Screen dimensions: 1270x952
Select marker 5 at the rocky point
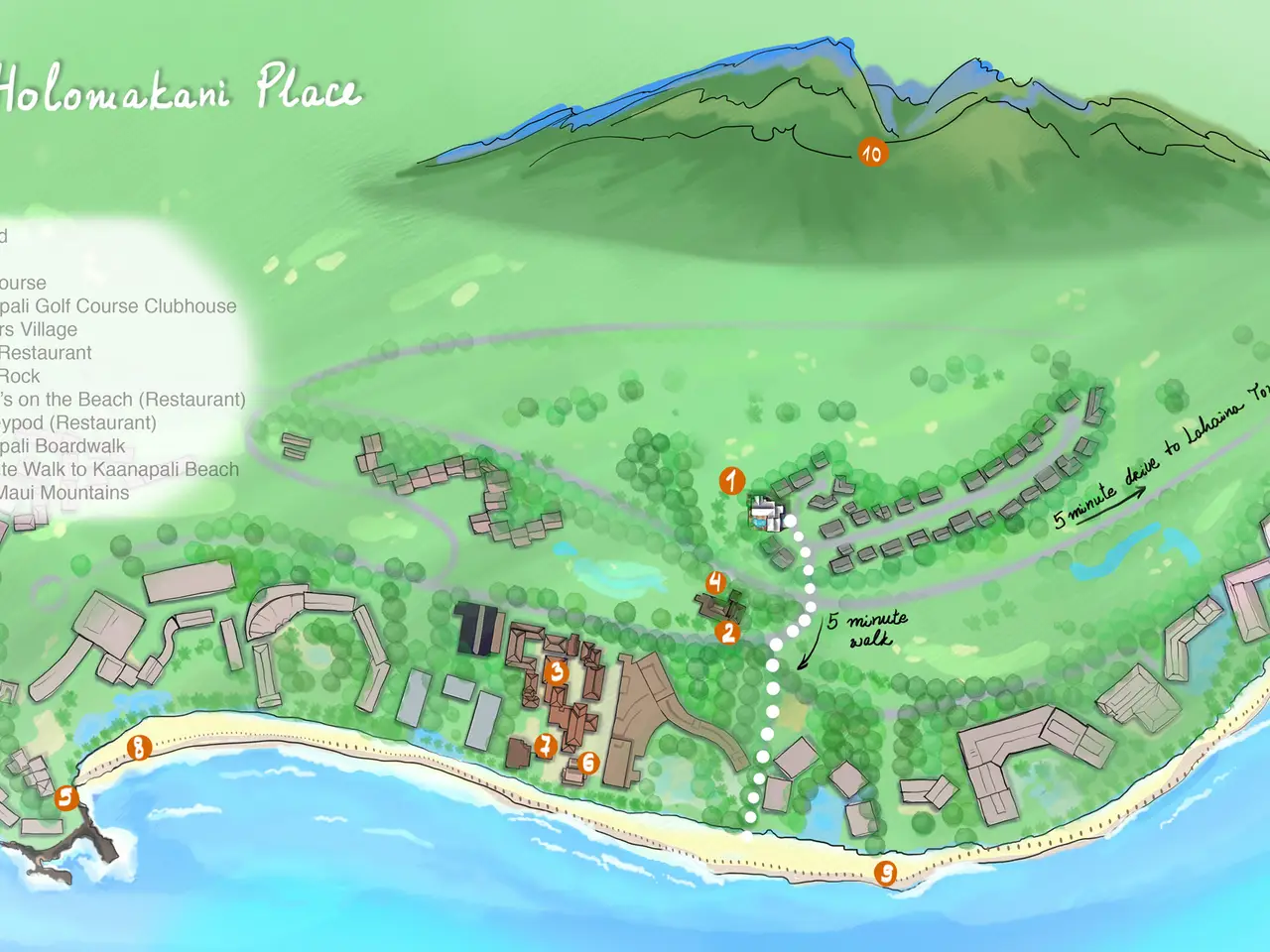65,797
